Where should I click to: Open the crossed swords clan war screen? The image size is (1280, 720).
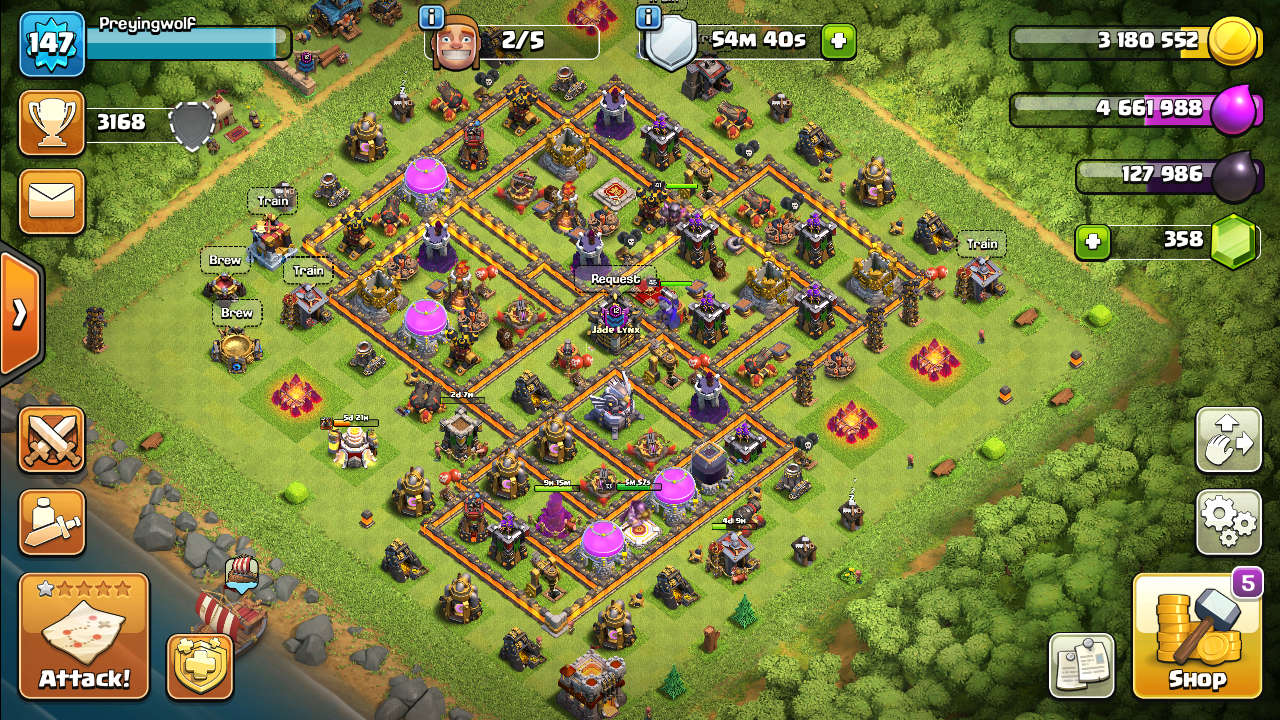(51, 439)
